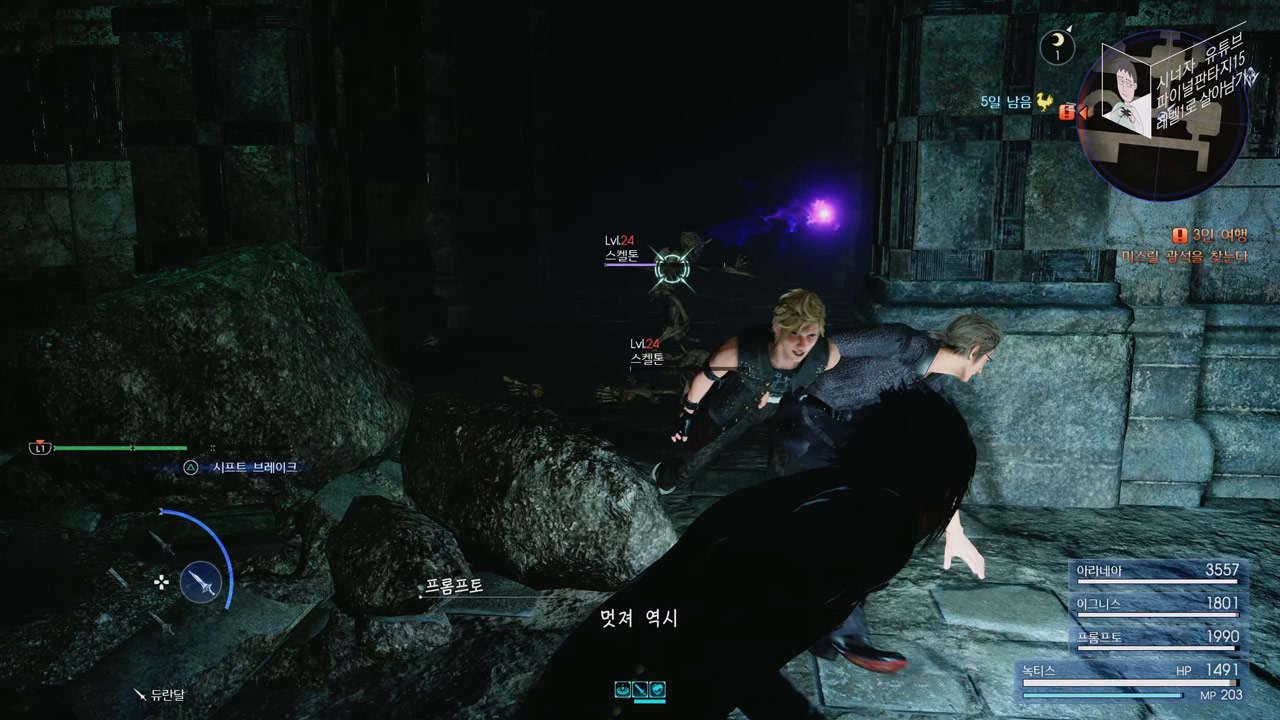
Task: Click the heart buff status icon
Action: (x=657, y=689)
